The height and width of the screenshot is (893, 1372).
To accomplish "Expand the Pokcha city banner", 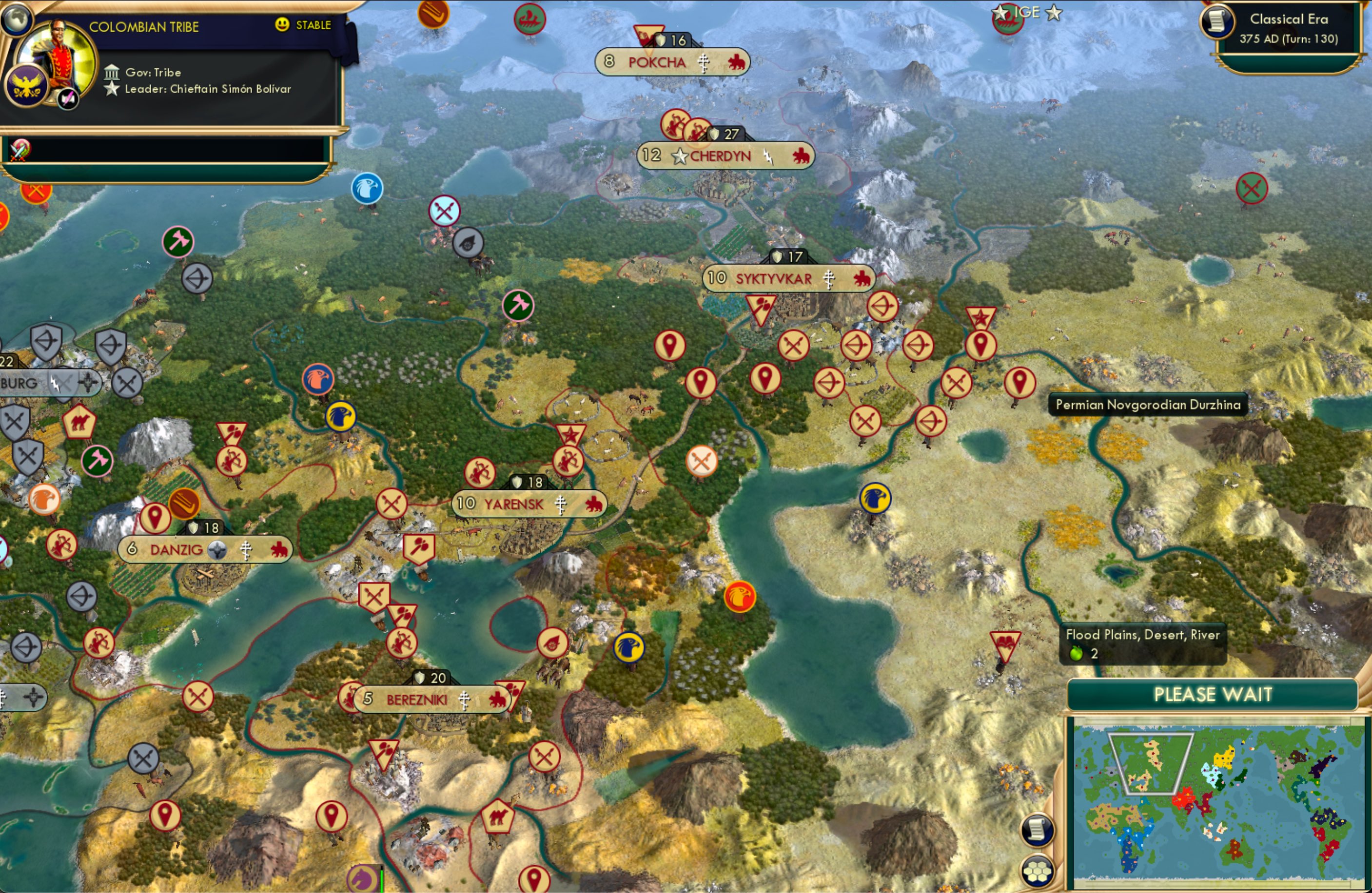I will (657, 62).
